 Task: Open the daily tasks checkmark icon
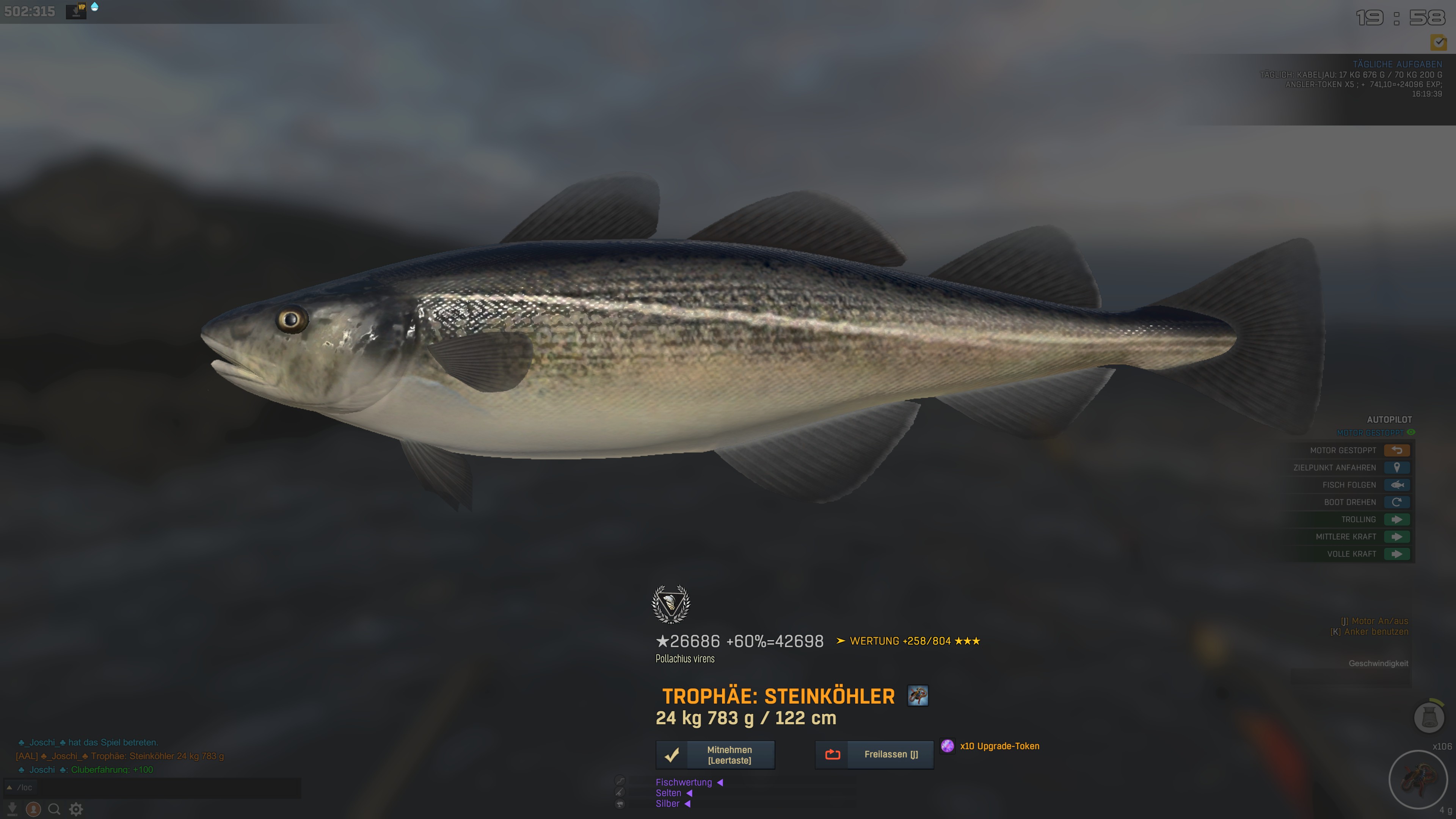[1439, 42]
